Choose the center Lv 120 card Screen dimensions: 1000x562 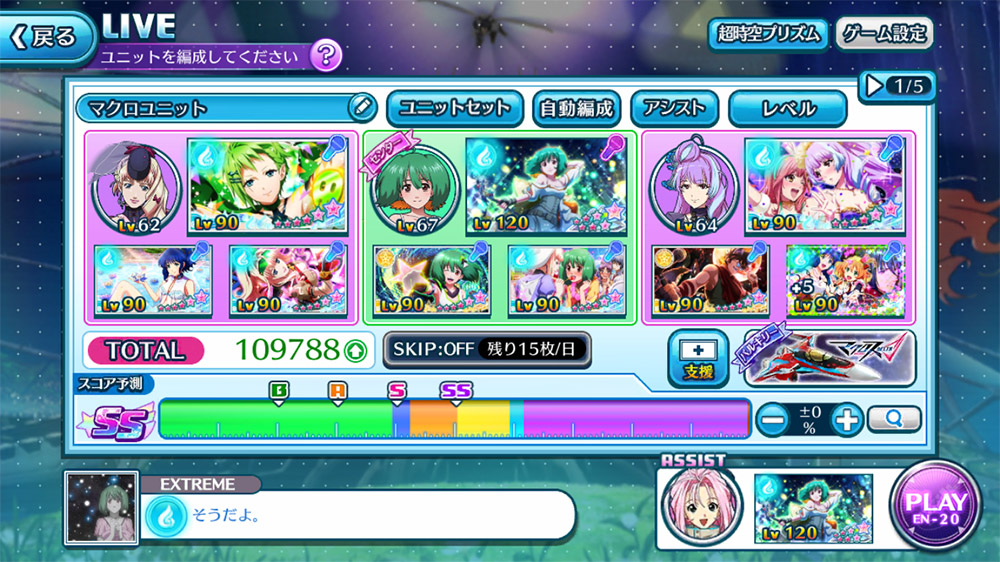point(545,185)
